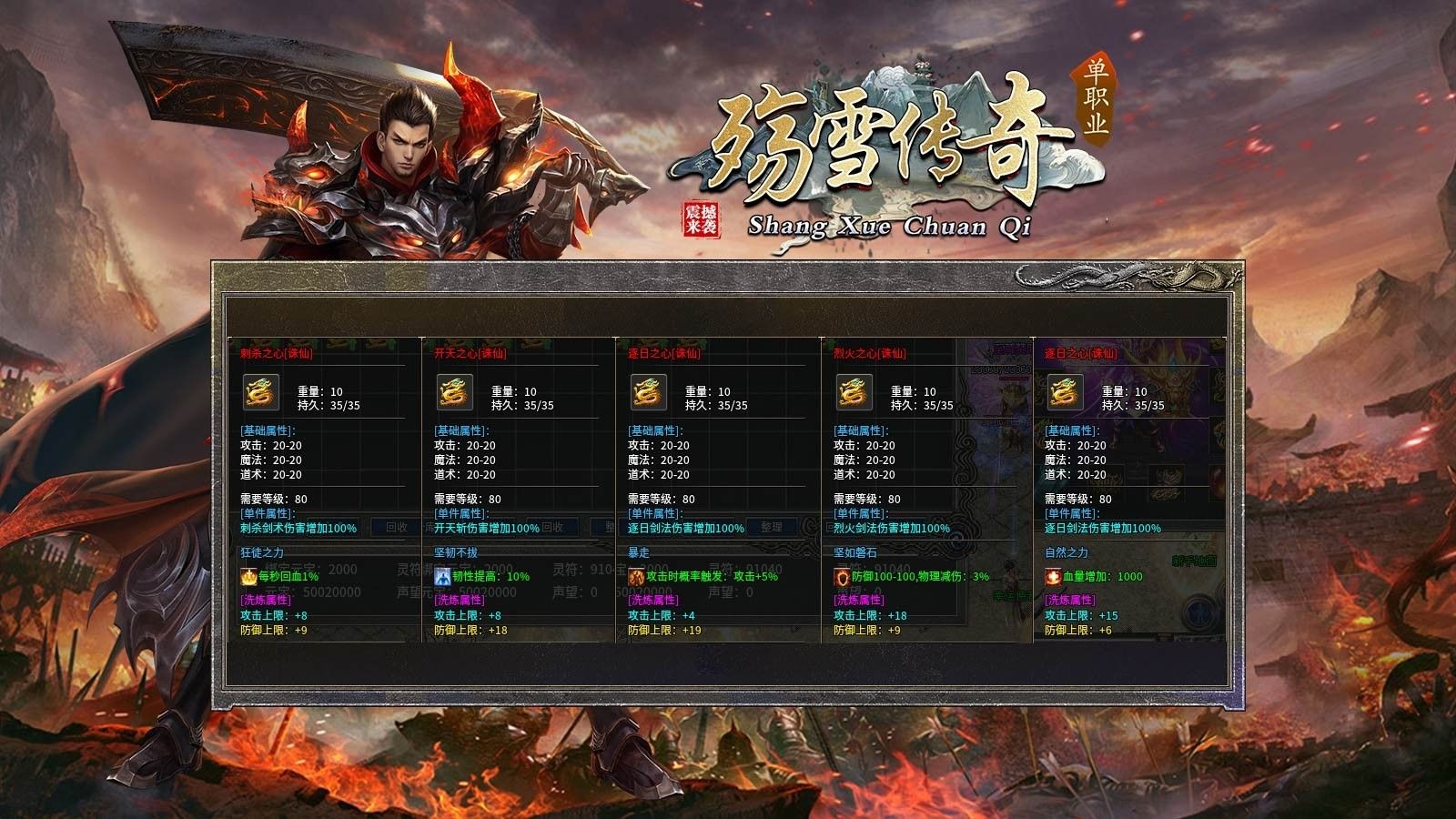This screenshot has height=819, width=1456.
Task: Select the blue 韧性提高 skill icon
Action: coord(442,575)
